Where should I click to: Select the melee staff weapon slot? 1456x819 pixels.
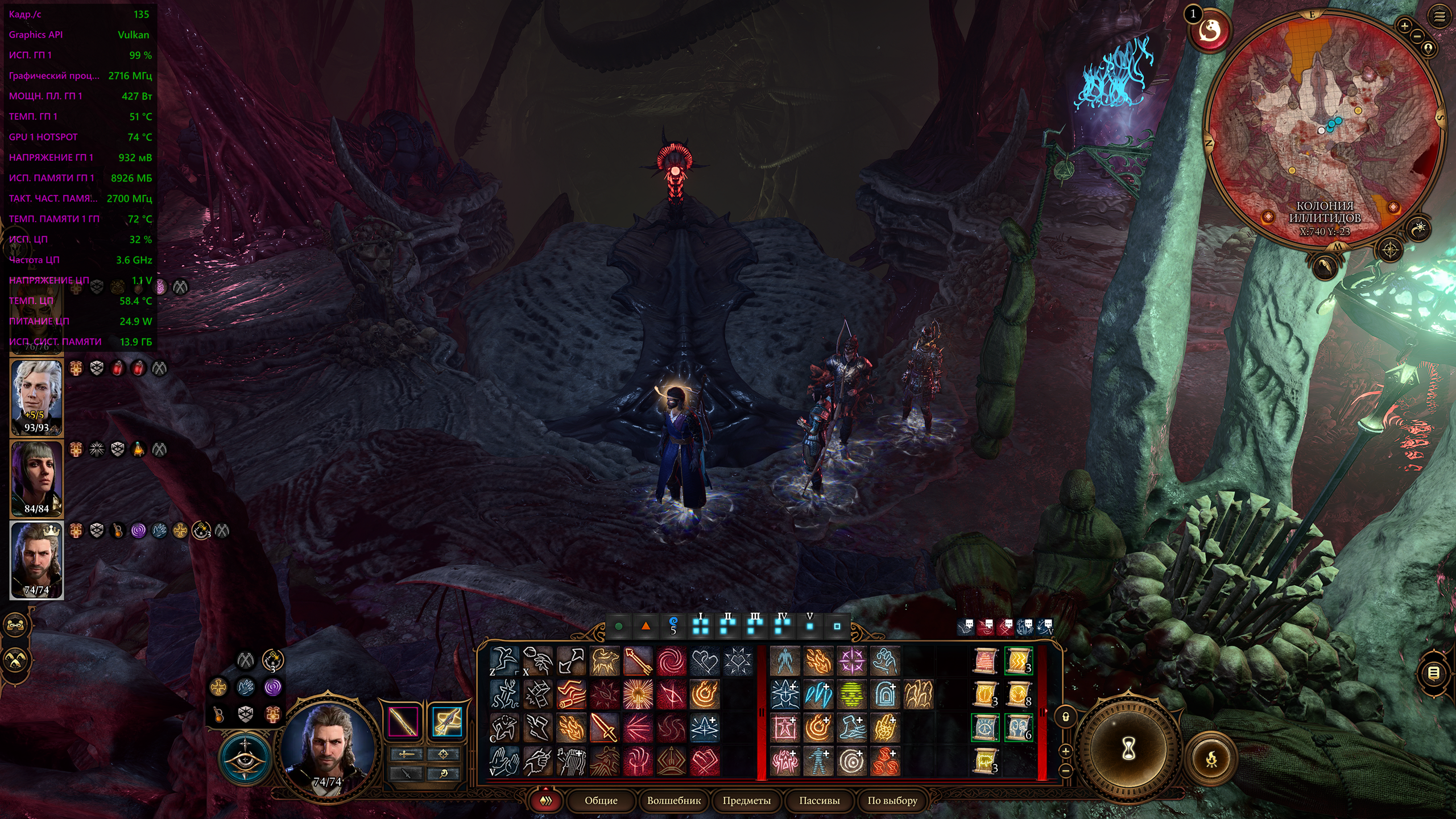click(403, 722)
